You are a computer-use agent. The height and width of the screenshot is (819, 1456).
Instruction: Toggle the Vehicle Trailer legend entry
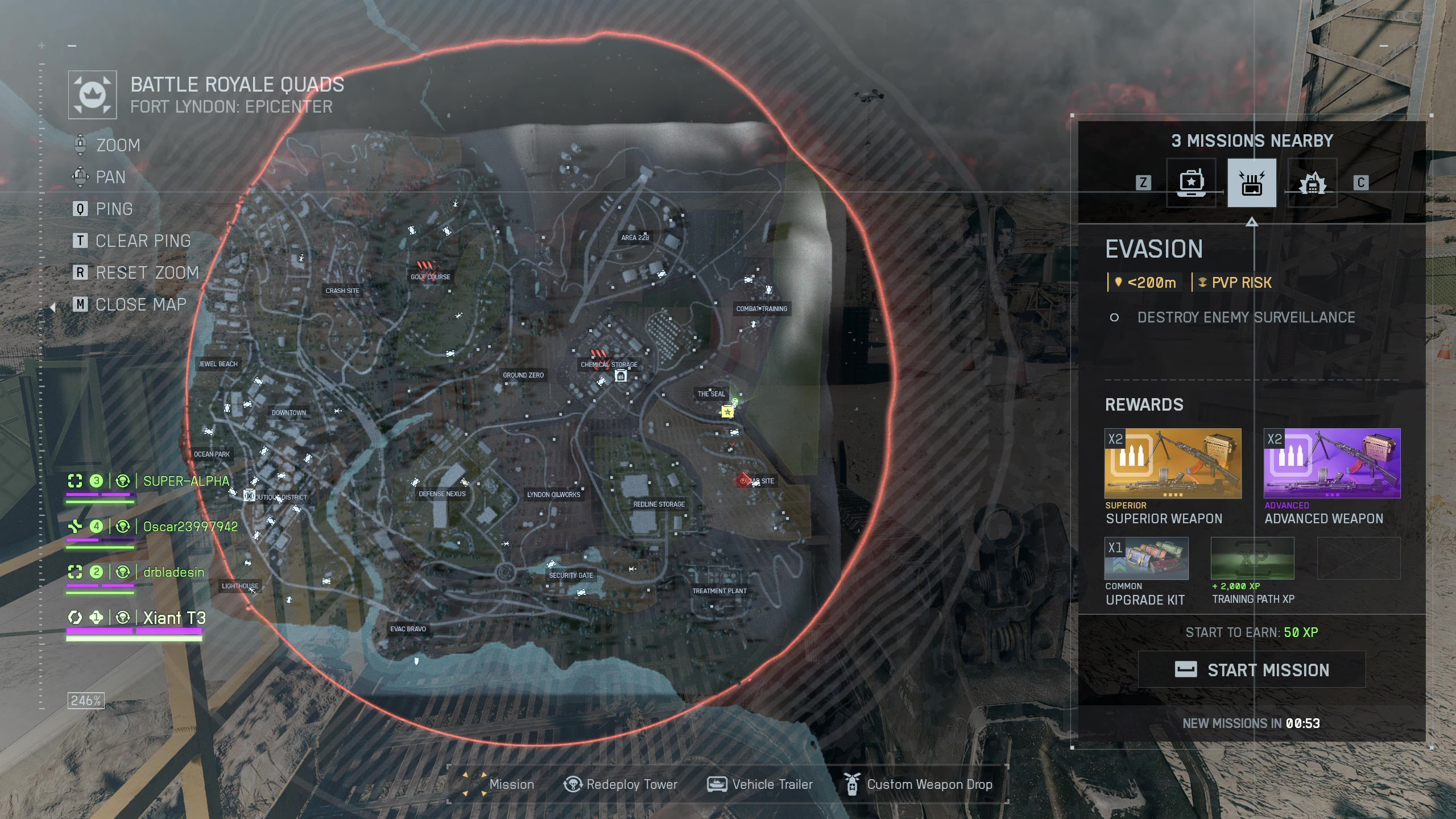pos(760,784)
